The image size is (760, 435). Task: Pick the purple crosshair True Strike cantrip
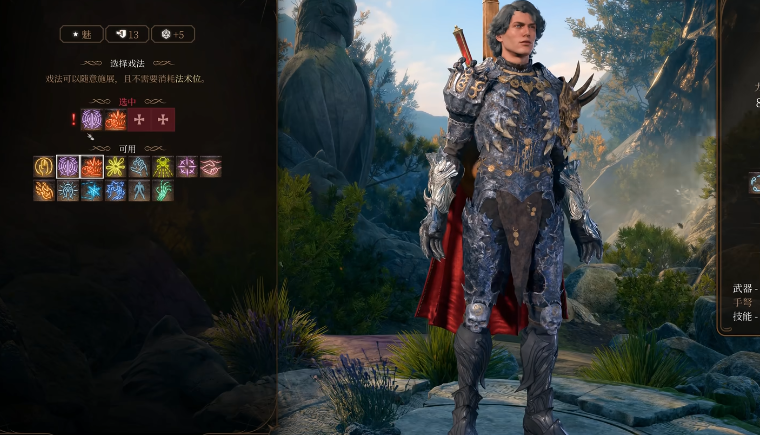(x=187, y=167)
